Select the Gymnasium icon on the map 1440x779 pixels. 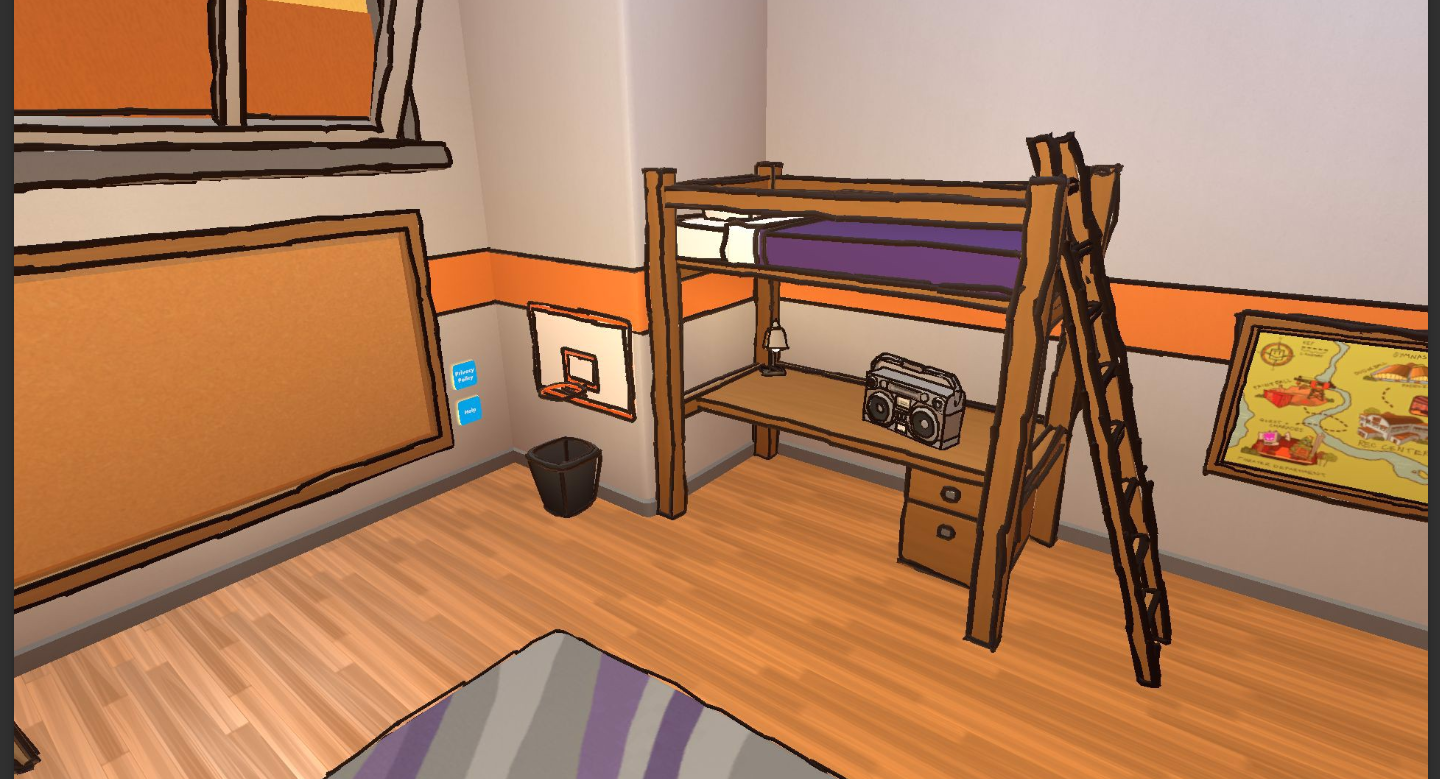[x=1400, y=373]
